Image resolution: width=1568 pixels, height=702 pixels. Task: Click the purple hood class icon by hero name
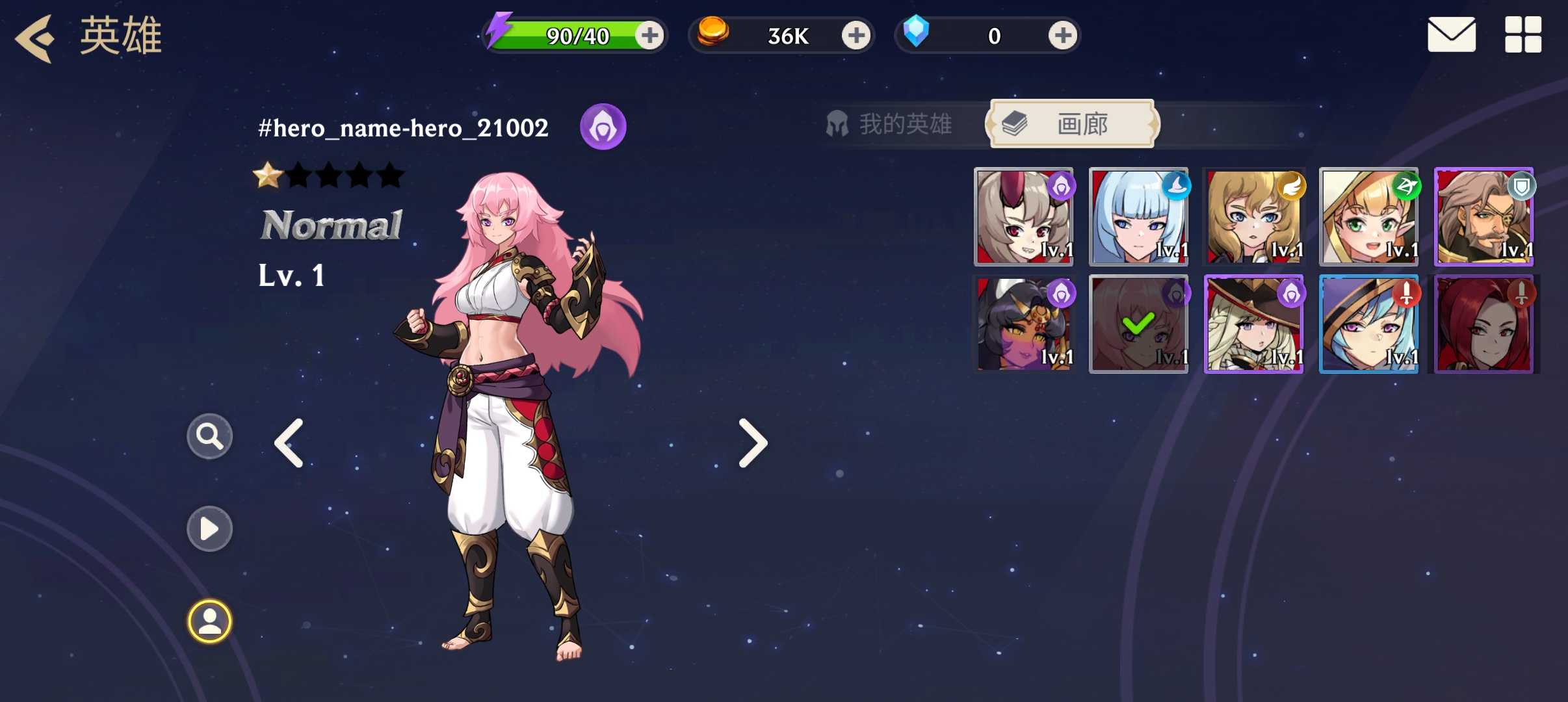(x=603, y=127)
